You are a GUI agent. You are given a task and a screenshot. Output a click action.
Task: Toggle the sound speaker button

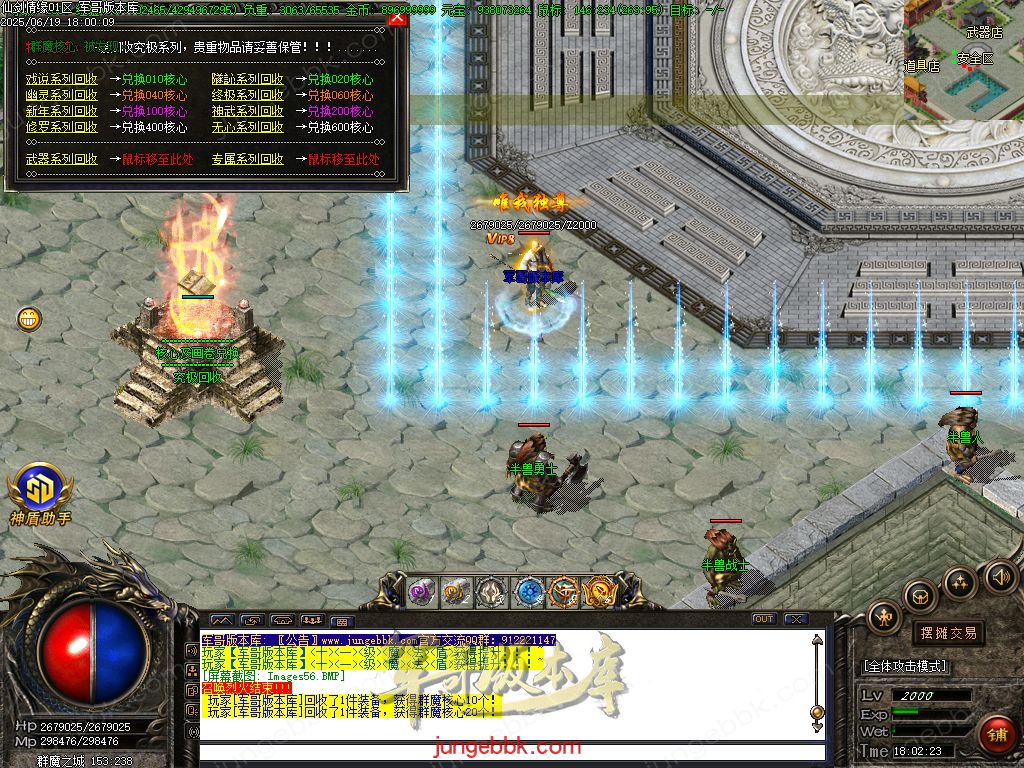pos(999,575)
